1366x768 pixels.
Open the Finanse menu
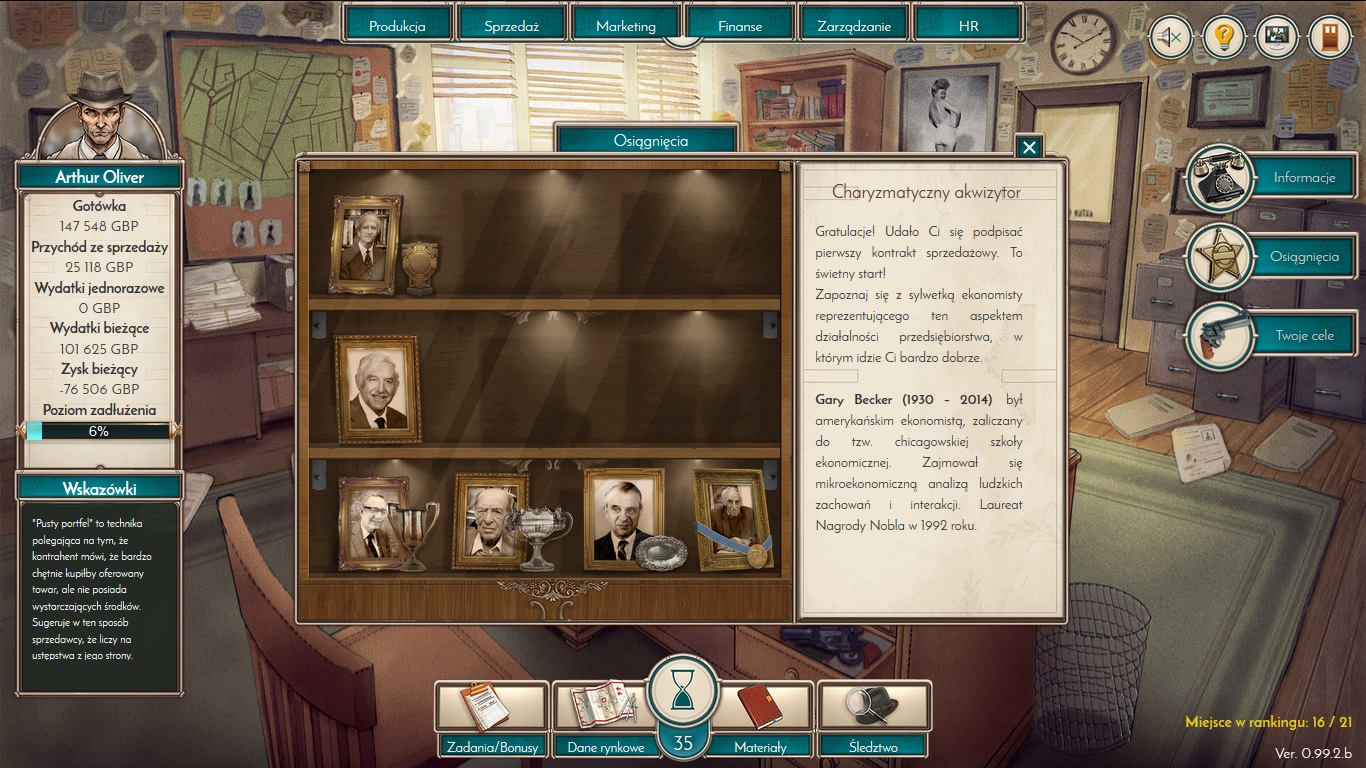click(740, 26)
